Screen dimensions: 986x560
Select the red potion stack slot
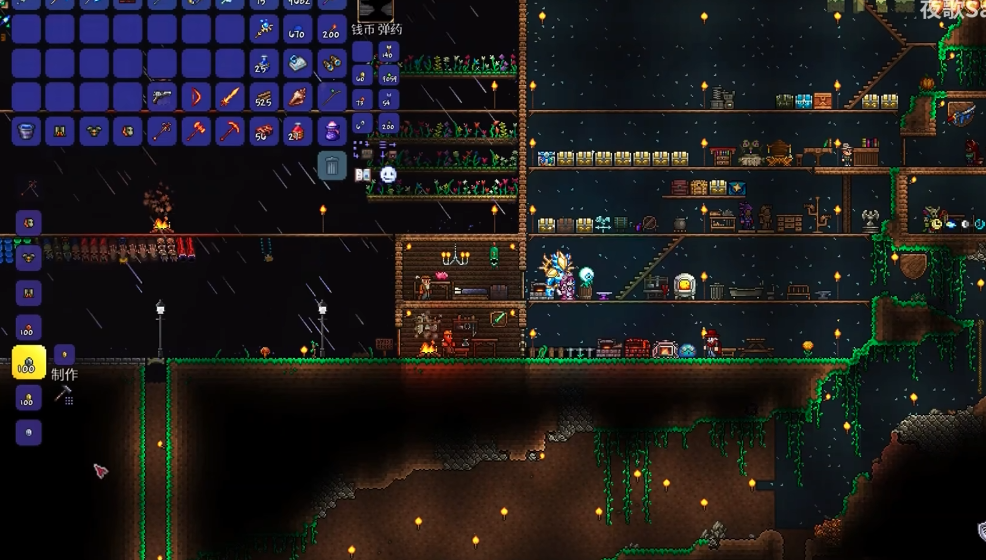[x=298, y=131]
